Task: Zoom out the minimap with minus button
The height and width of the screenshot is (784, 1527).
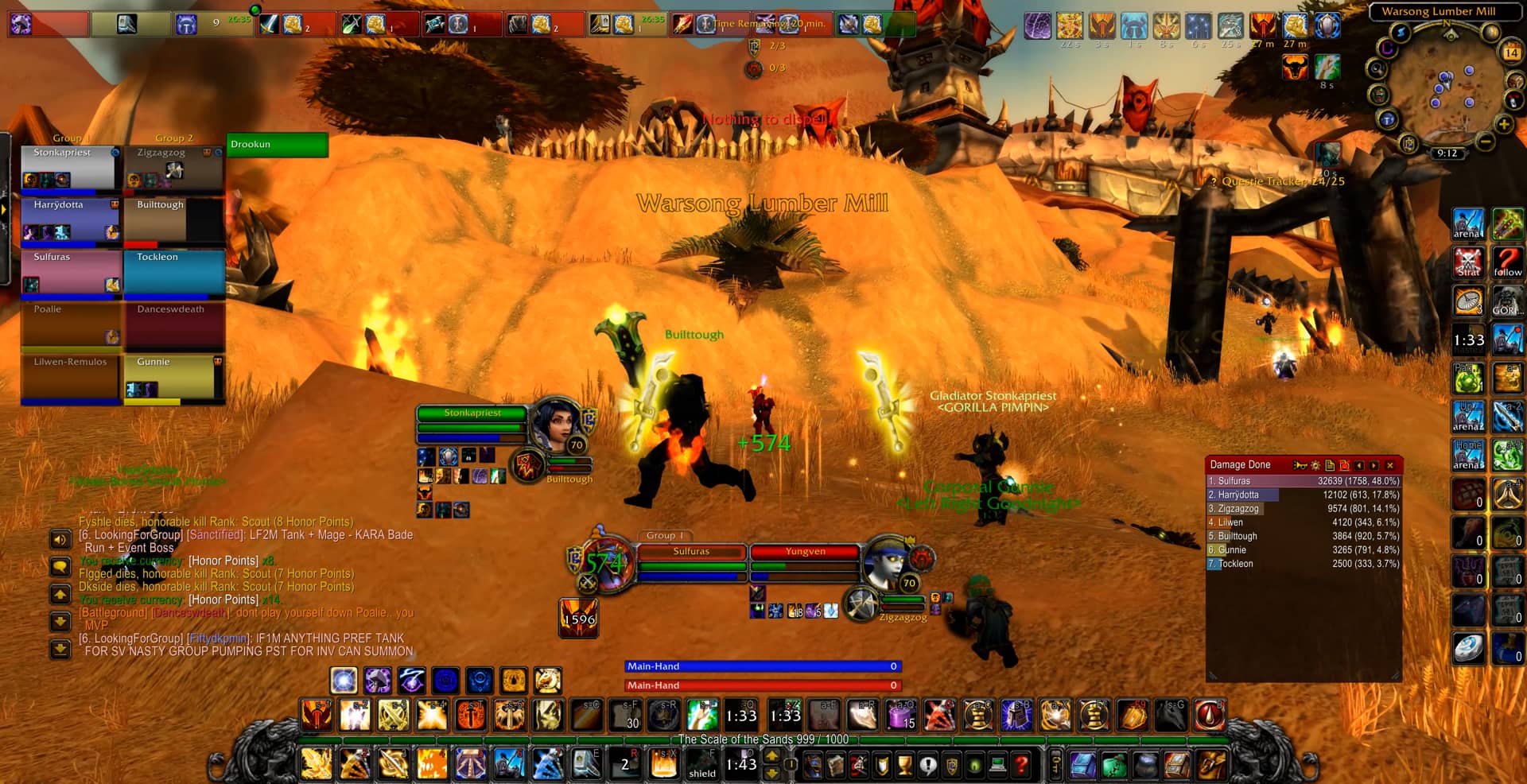Action: click(x=1484, y=142)
